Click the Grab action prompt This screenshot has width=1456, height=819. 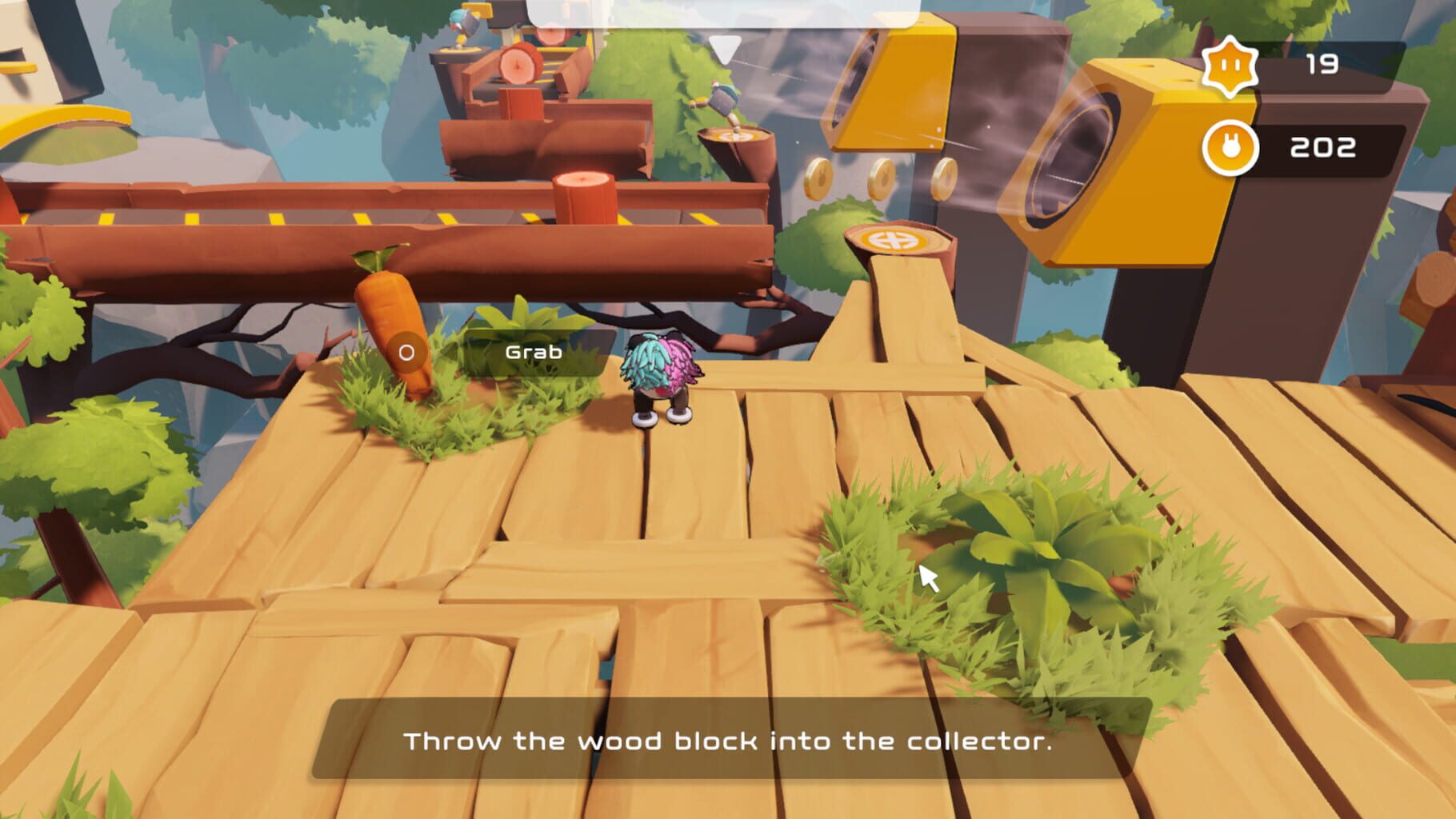pyautogui.click(x=533, y=350)
